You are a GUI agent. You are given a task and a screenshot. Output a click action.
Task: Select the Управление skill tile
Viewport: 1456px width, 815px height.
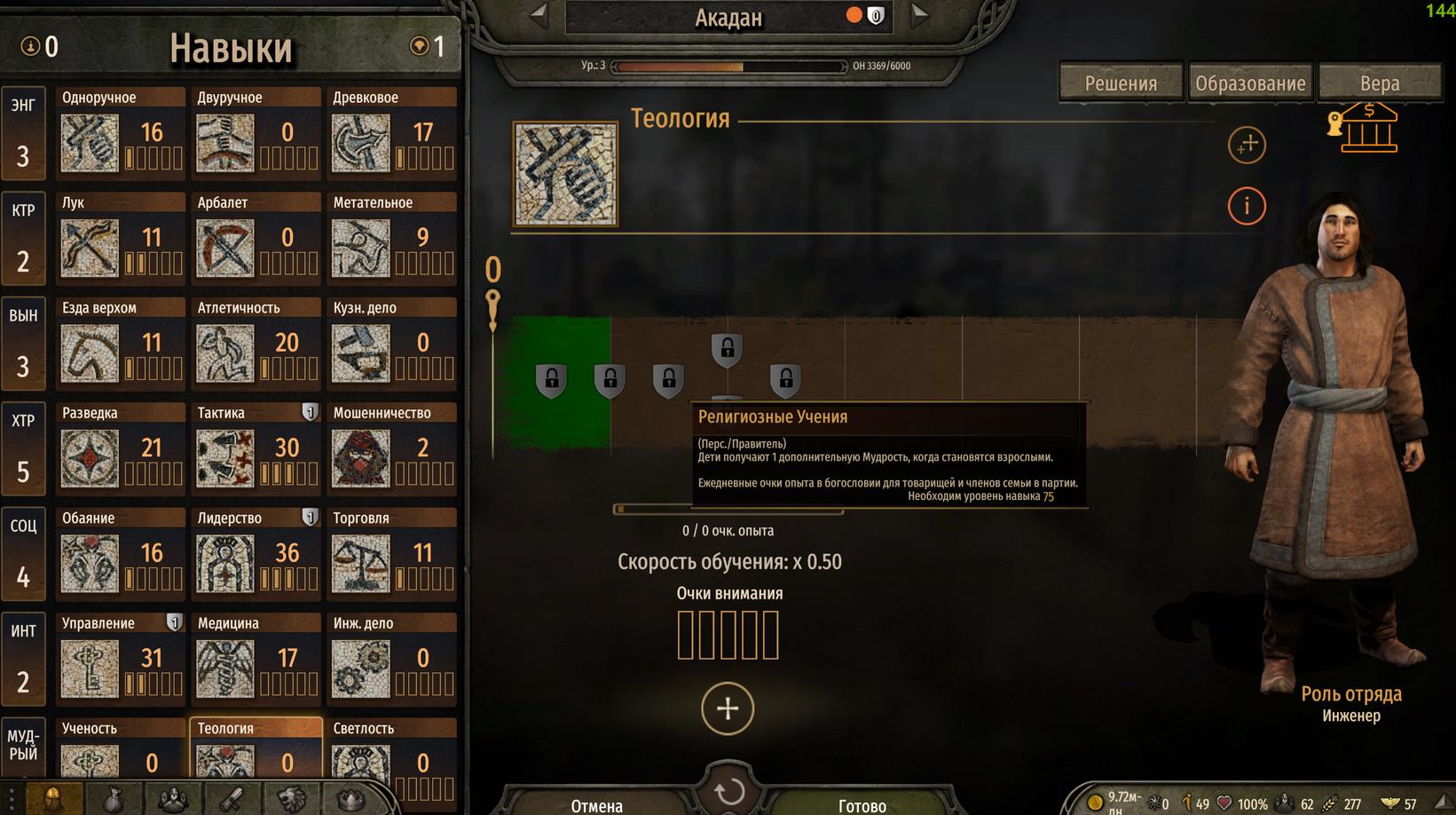coord(120,659)
